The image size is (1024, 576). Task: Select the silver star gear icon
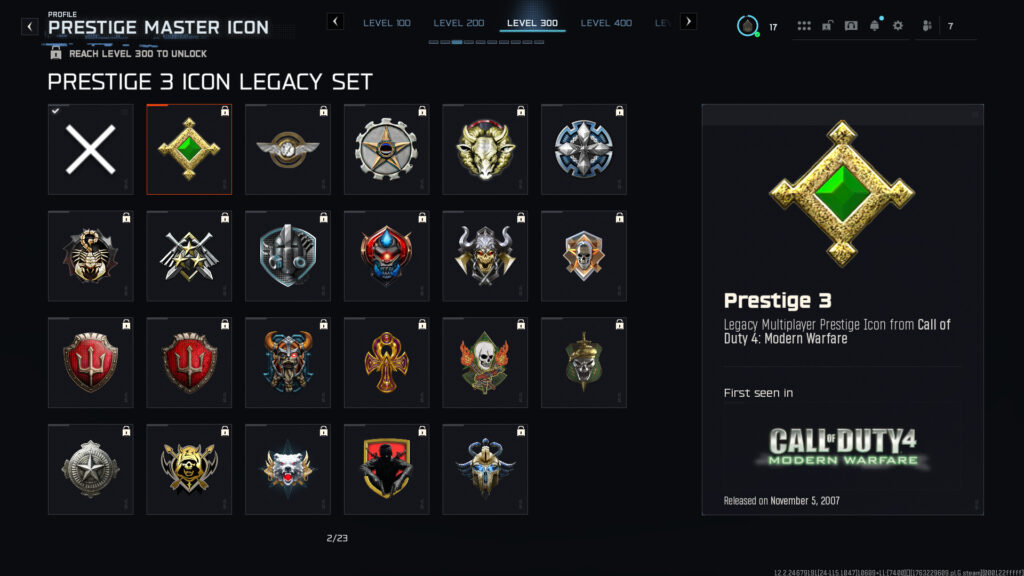[387, 150]
